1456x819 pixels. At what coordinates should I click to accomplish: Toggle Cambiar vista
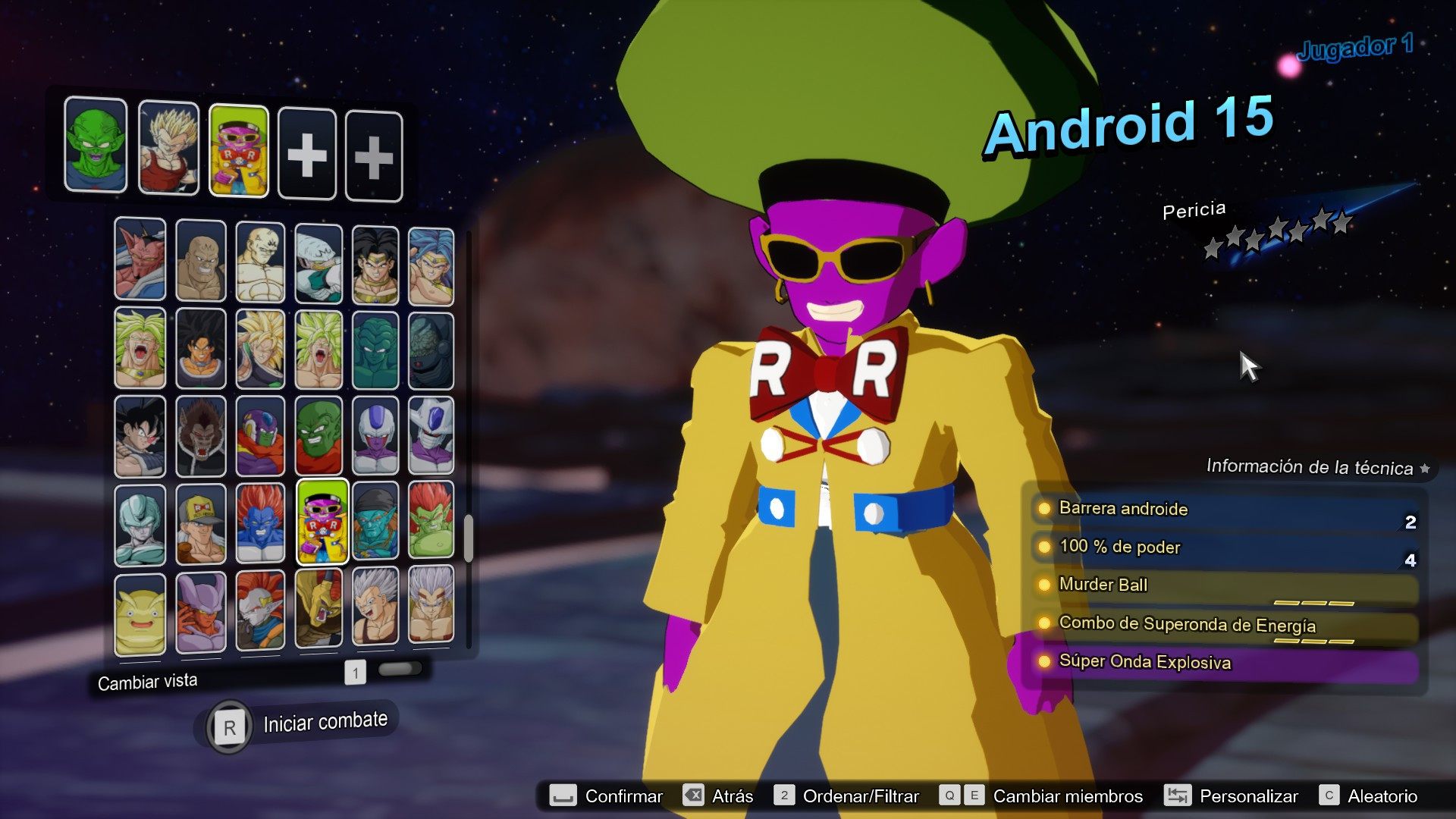click(x=149, y=681)
